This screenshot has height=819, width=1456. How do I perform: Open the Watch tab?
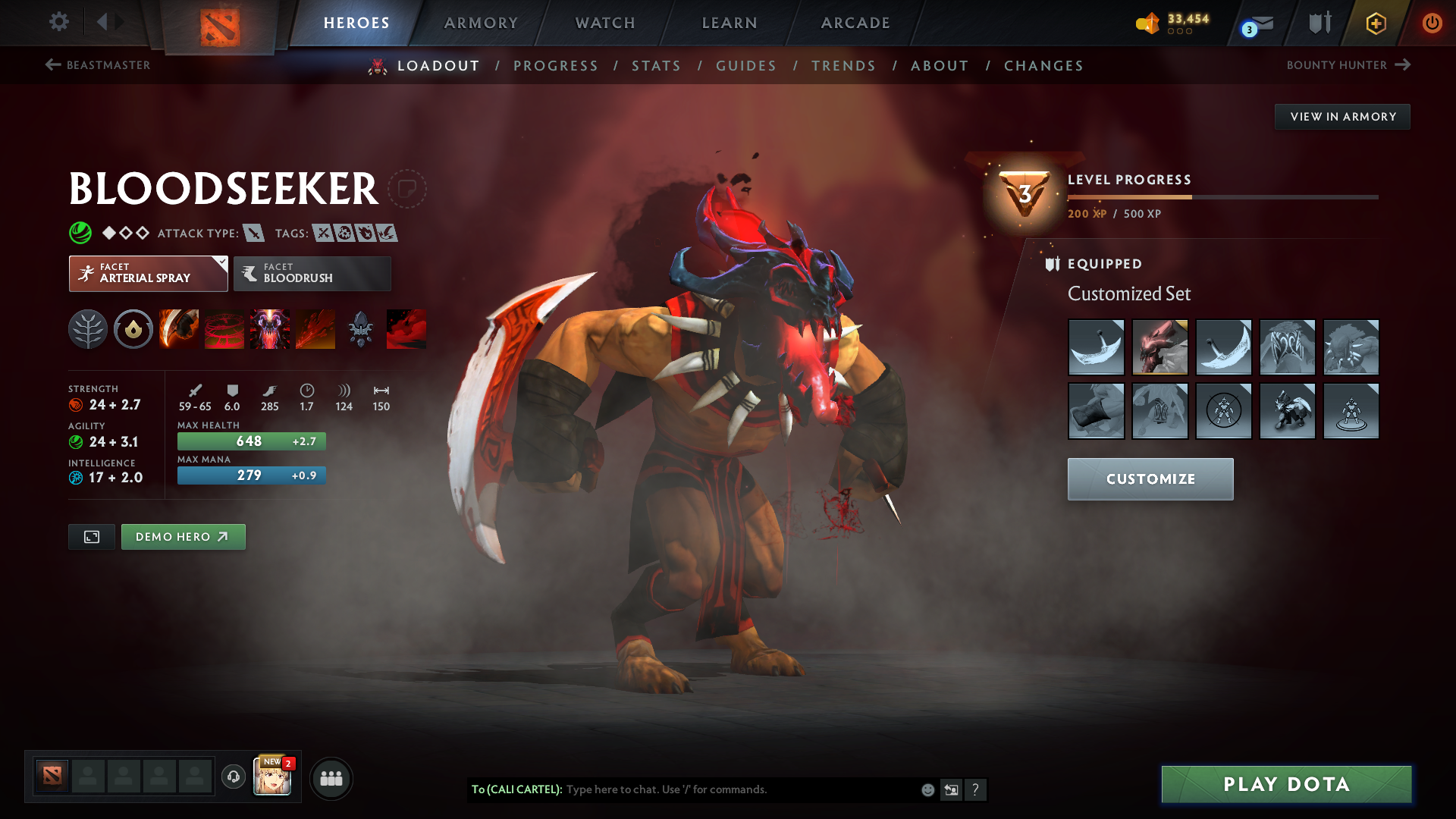click(x=605, y=23)
